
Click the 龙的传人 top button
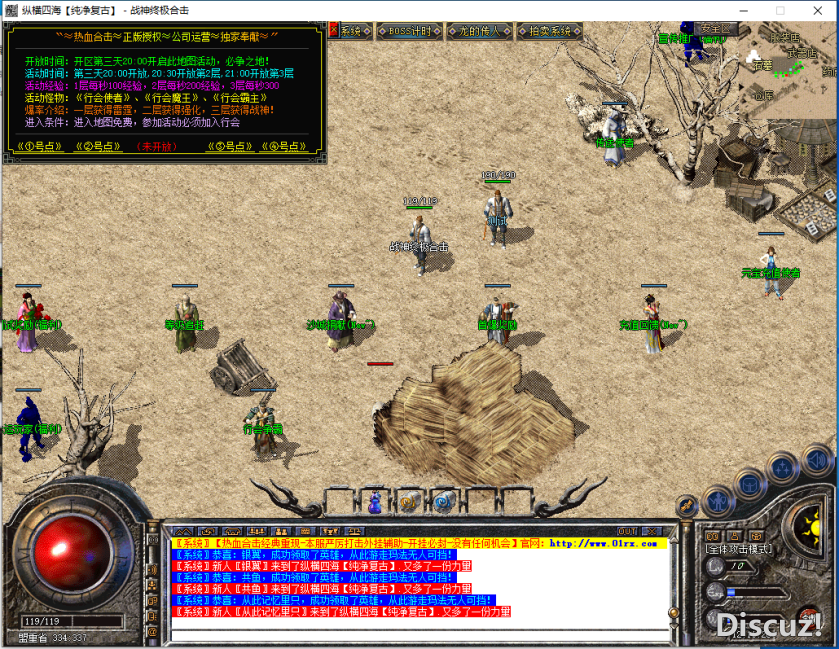pos(479,31)
